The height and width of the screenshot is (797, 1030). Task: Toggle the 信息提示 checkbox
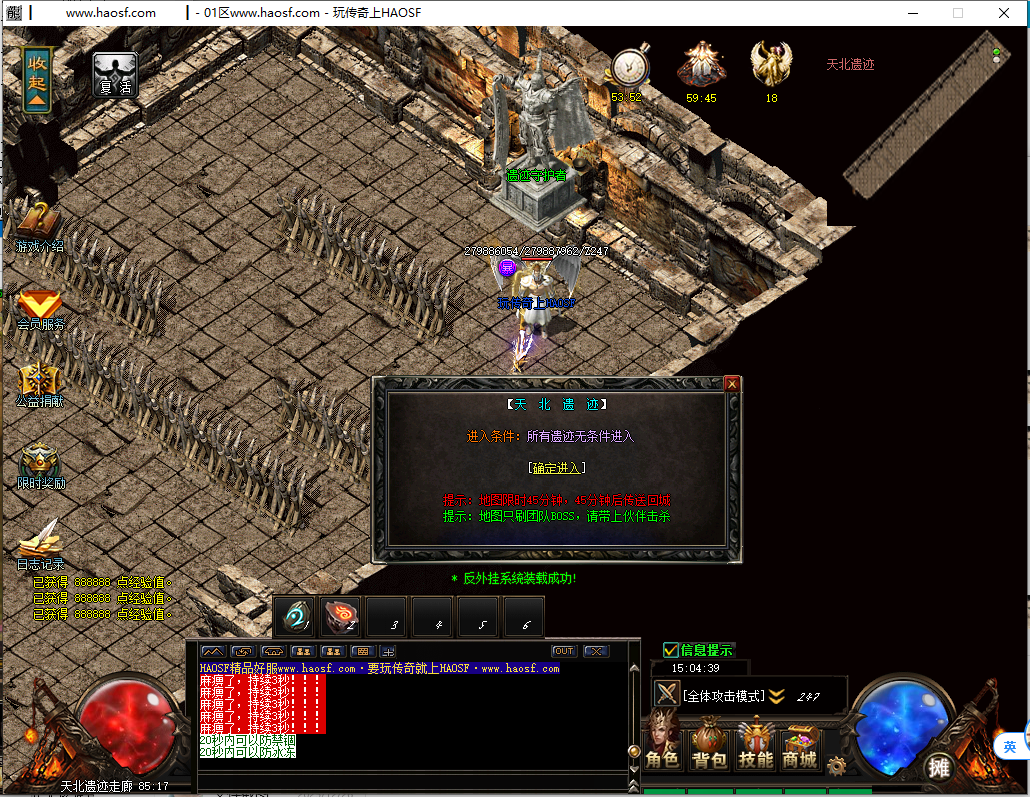(x=671, y=650)
